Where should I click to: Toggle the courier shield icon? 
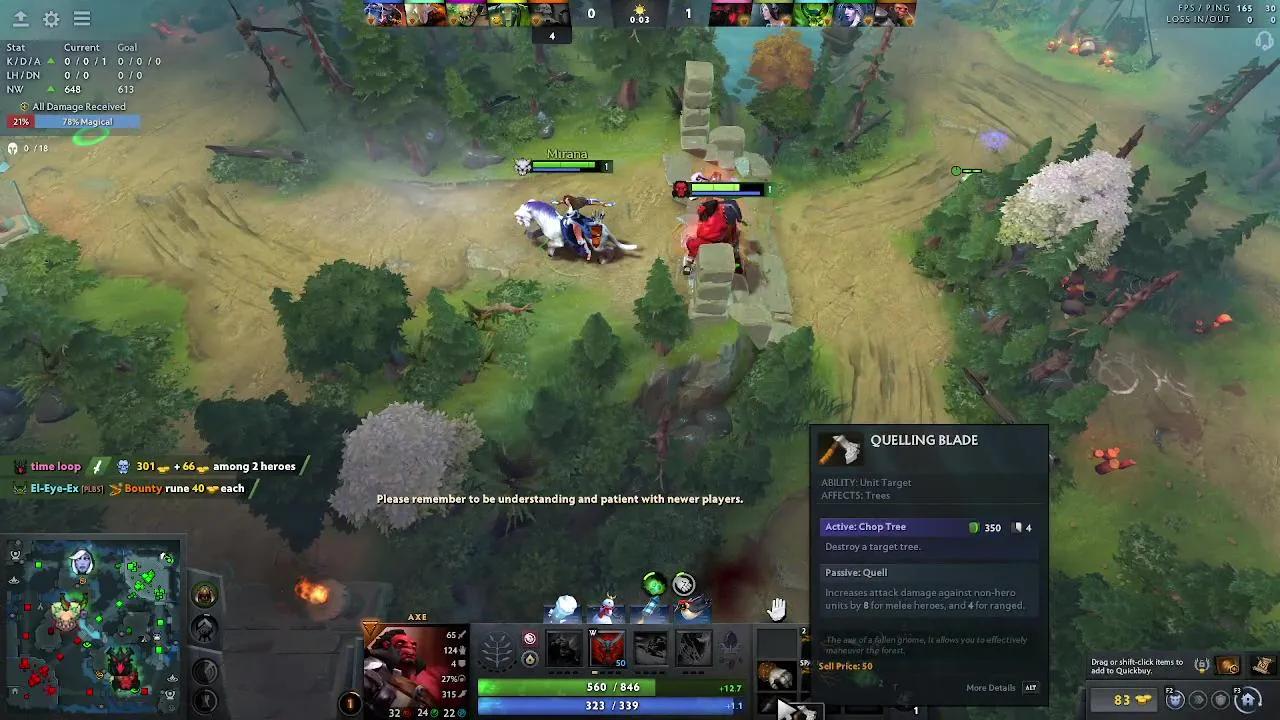[1219, 700]
